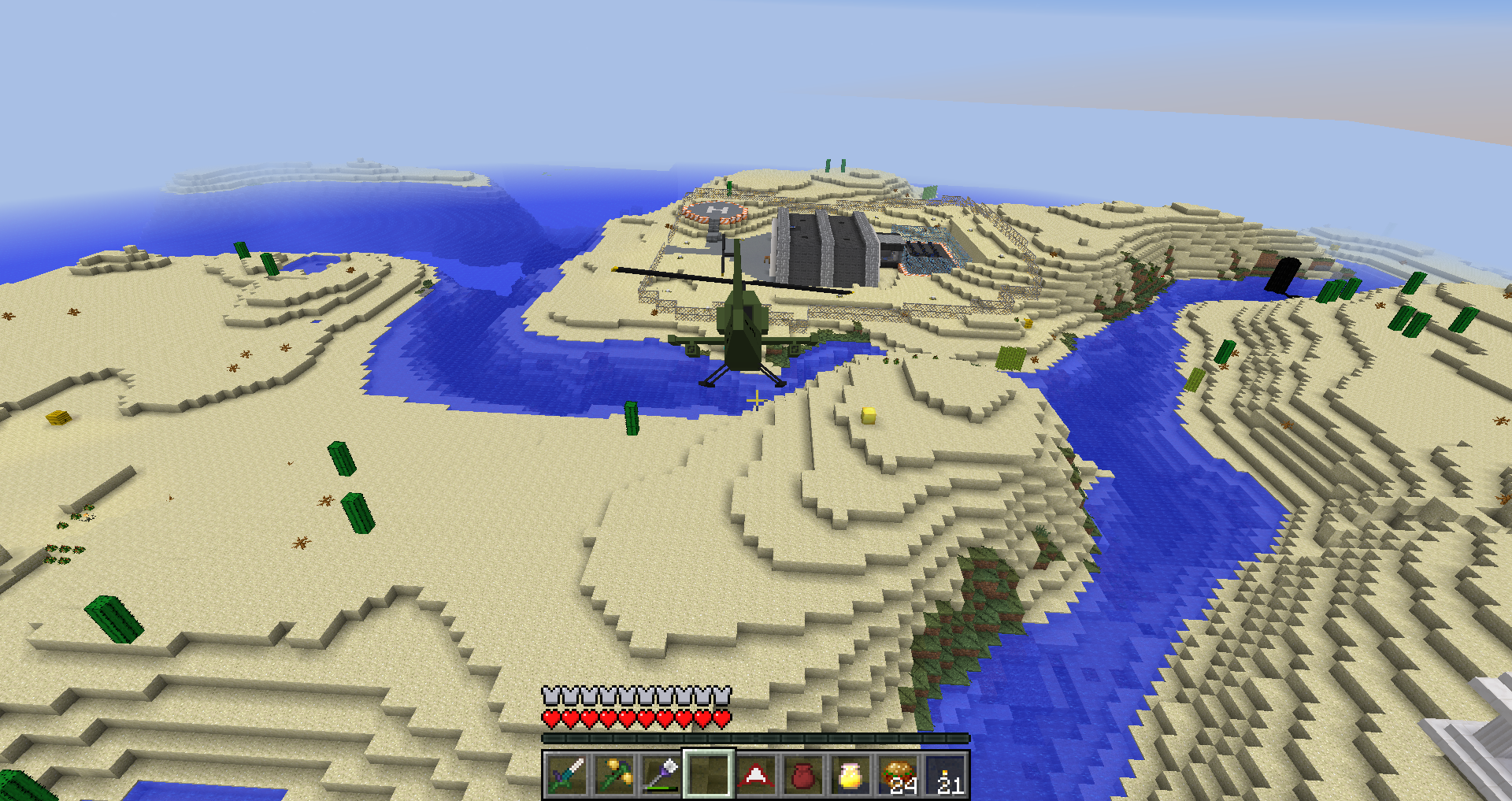Select the red and white triangle item

[x=756, y=775]
